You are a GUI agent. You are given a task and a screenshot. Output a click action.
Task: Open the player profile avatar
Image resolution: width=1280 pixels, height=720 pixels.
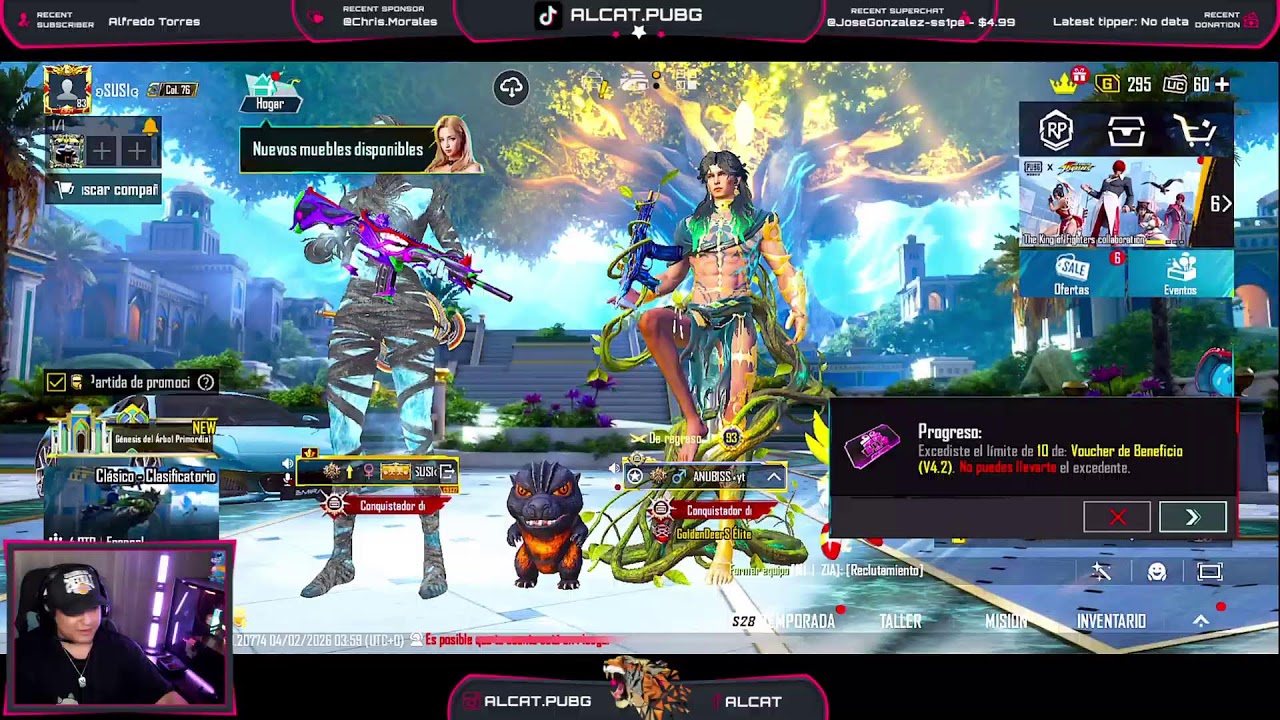(67, 89)
